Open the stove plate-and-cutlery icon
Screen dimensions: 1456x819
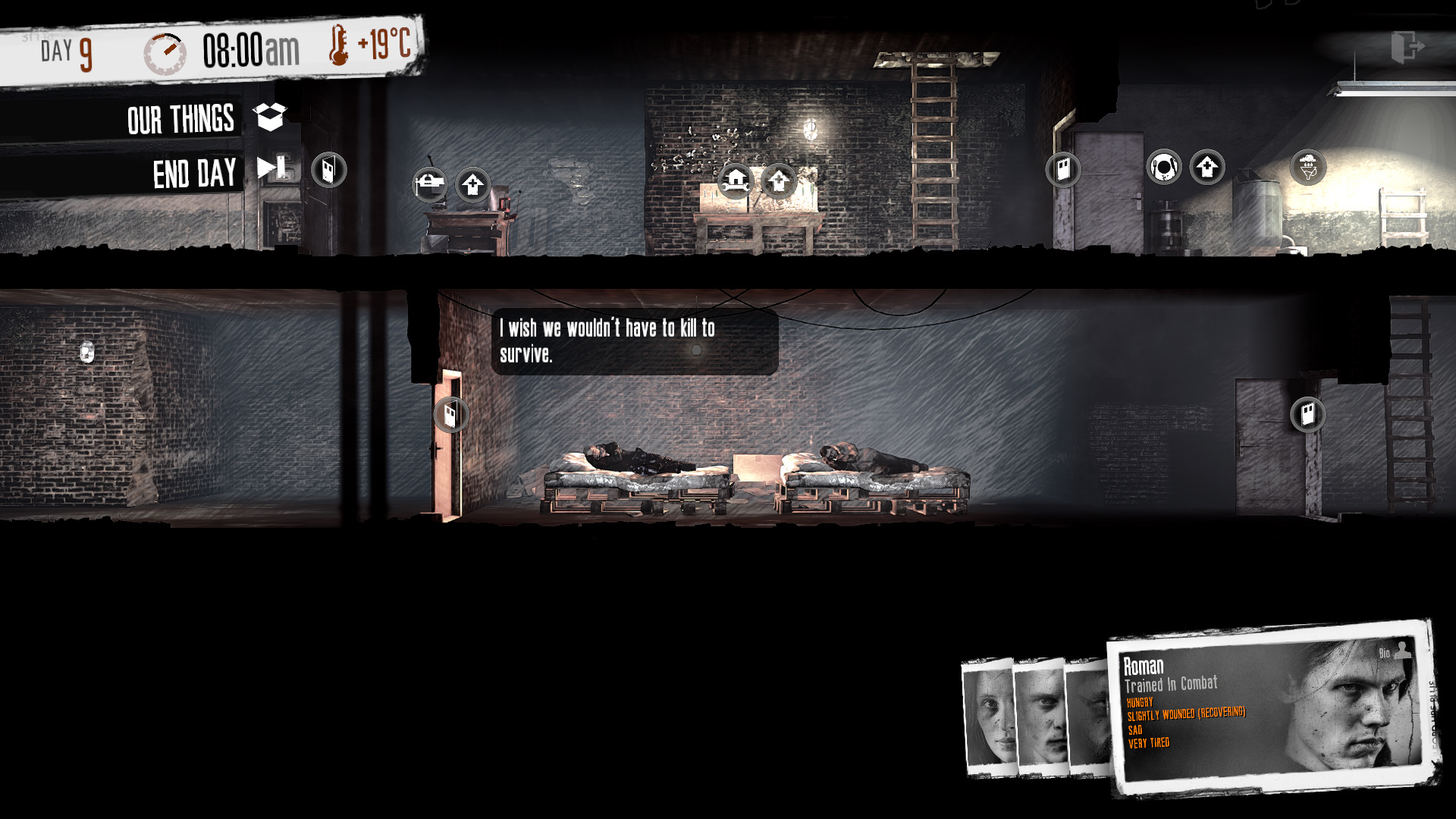(1163, 167)
